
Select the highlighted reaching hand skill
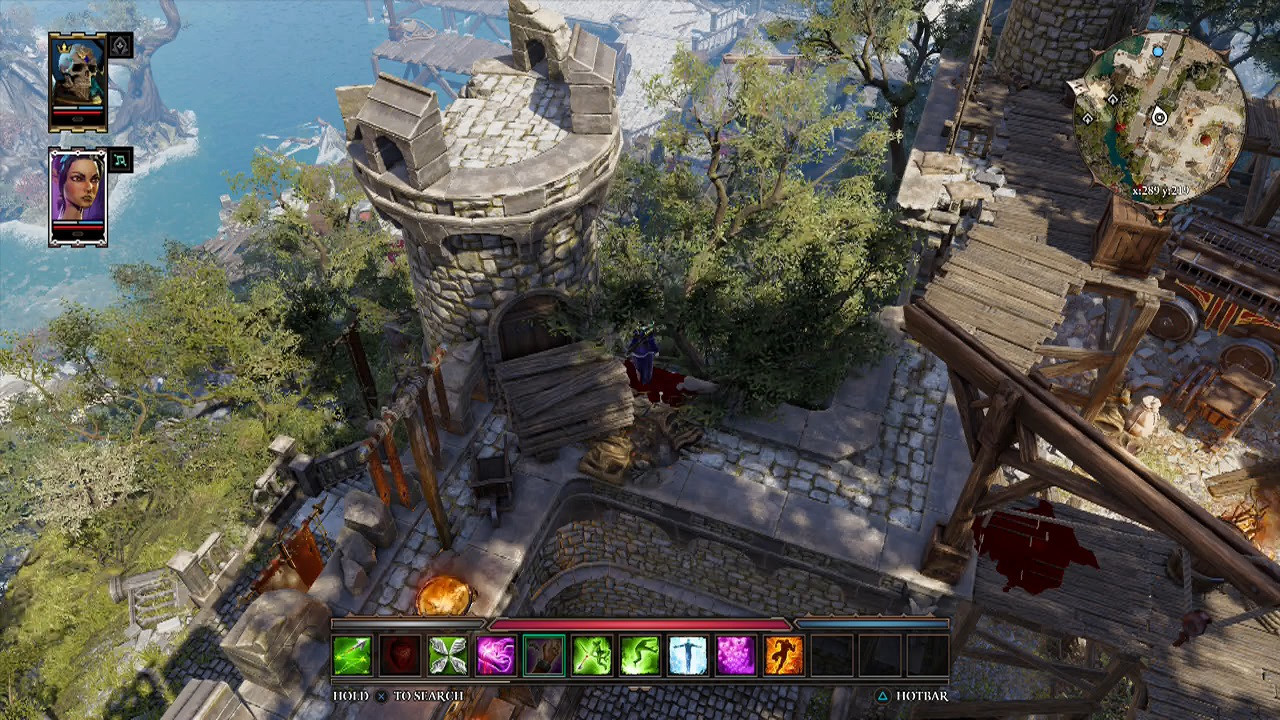tap(544, 656)
